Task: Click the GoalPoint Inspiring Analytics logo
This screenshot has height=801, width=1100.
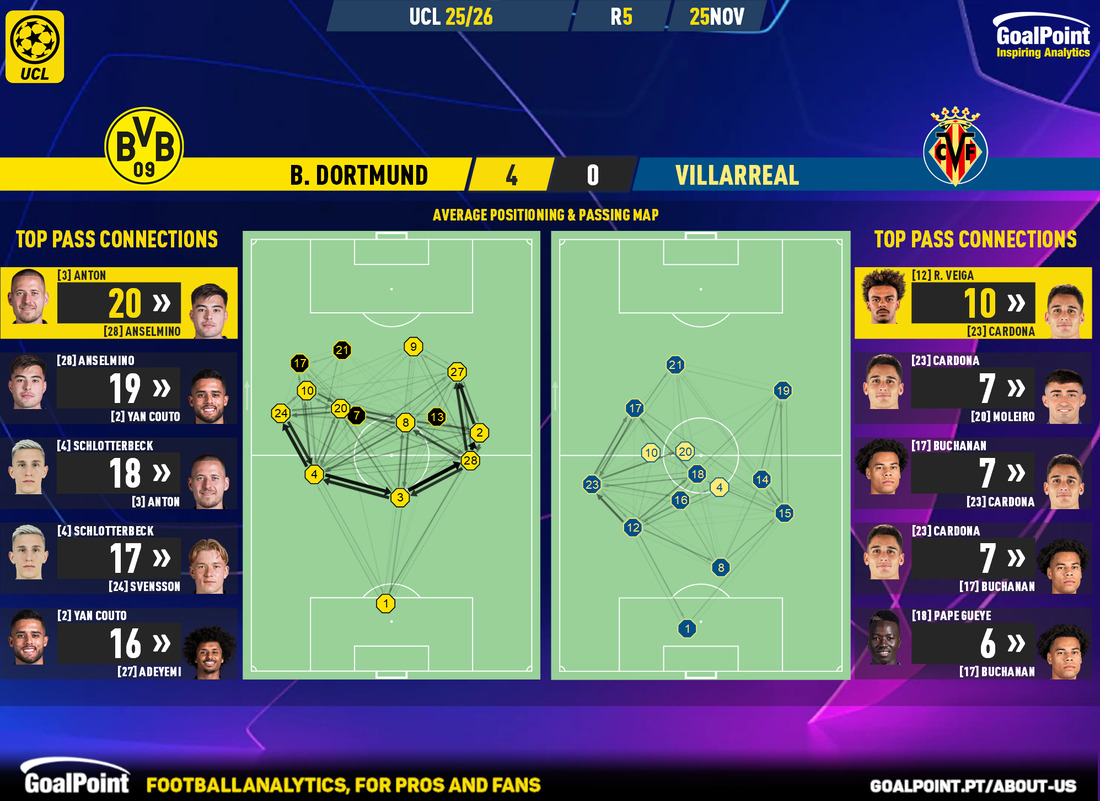Action: pyautogui.click(x=1042, y=38)
